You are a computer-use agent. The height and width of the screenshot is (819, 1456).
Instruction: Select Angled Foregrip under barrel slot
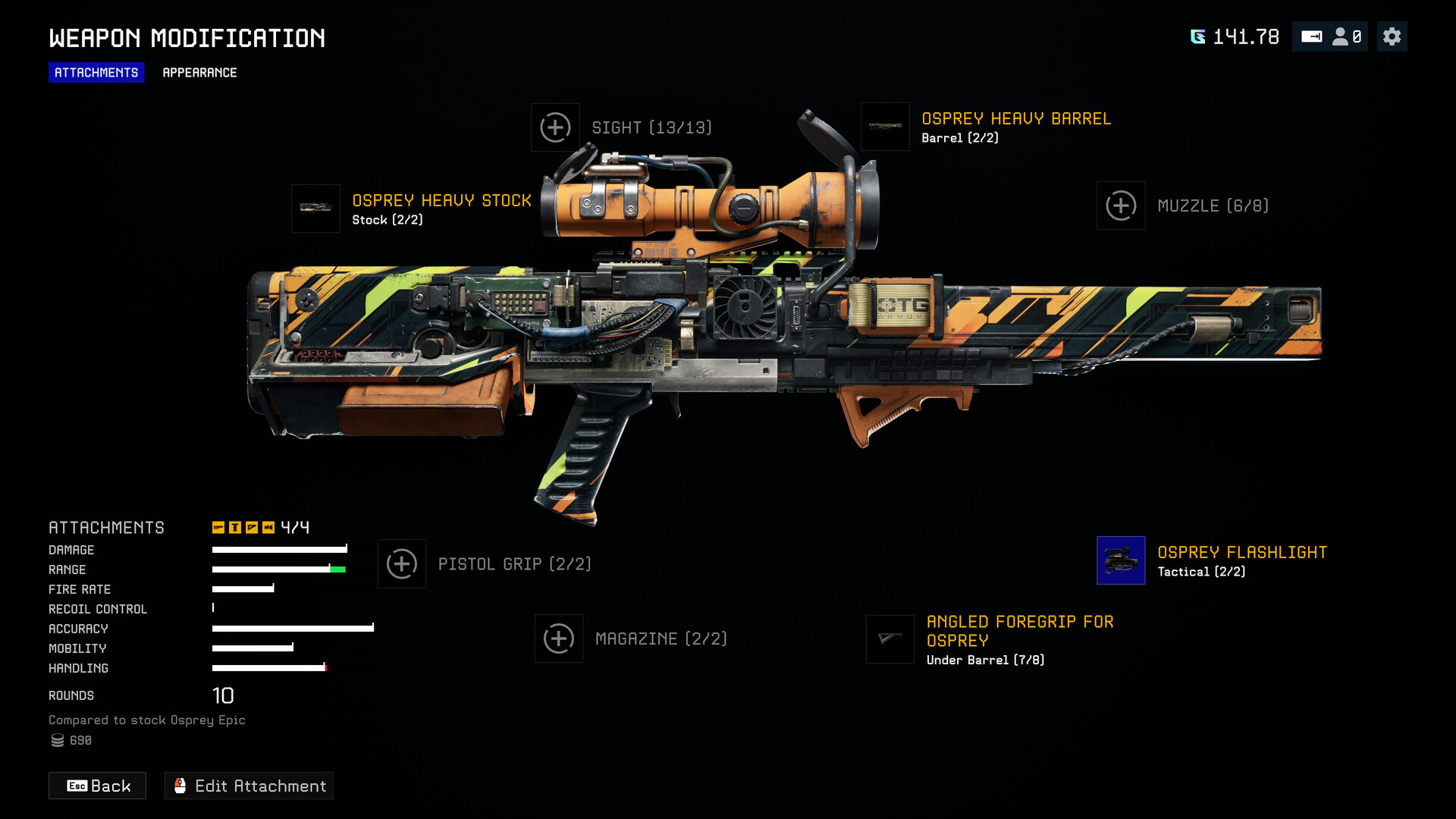click(x=890, y=639)
